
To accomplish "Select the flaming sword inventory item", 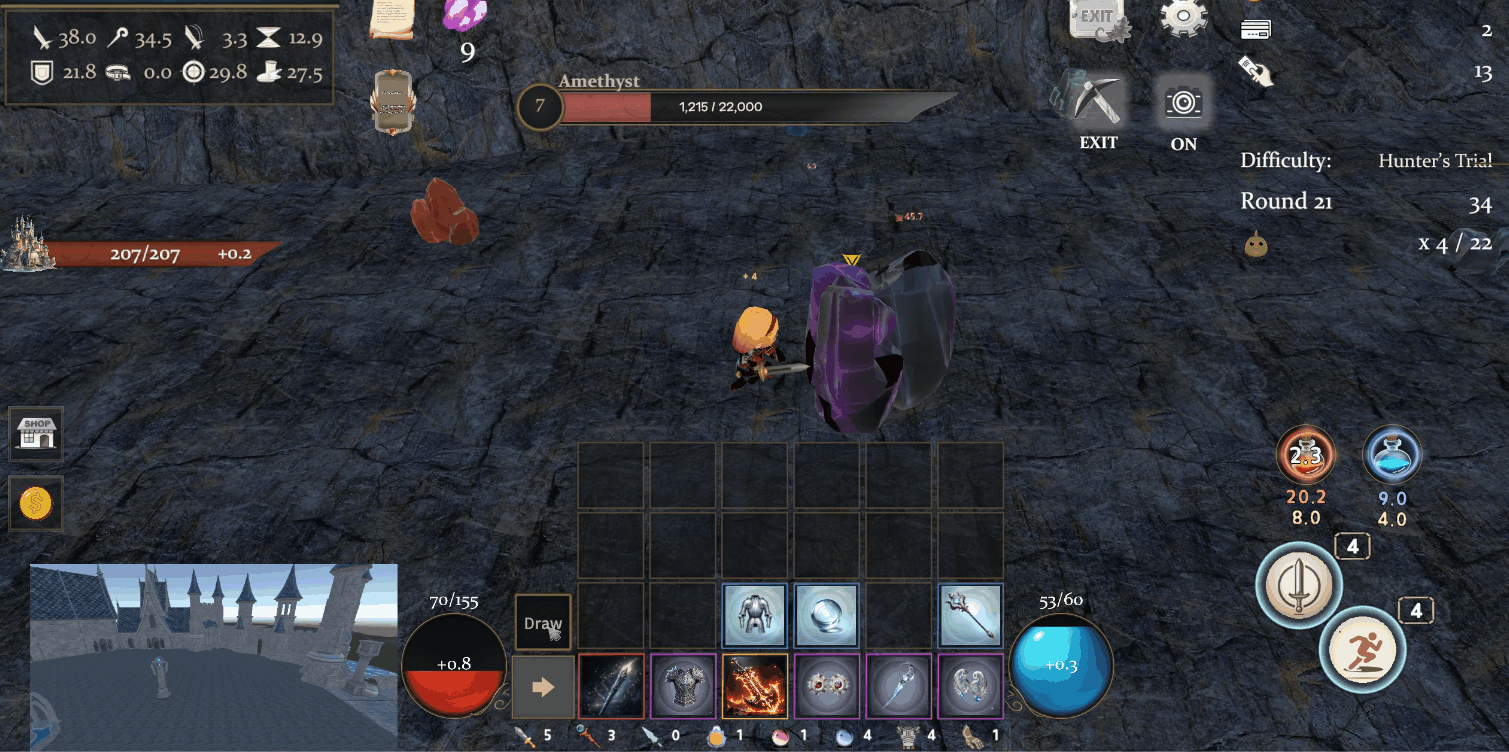I will 755,685.
